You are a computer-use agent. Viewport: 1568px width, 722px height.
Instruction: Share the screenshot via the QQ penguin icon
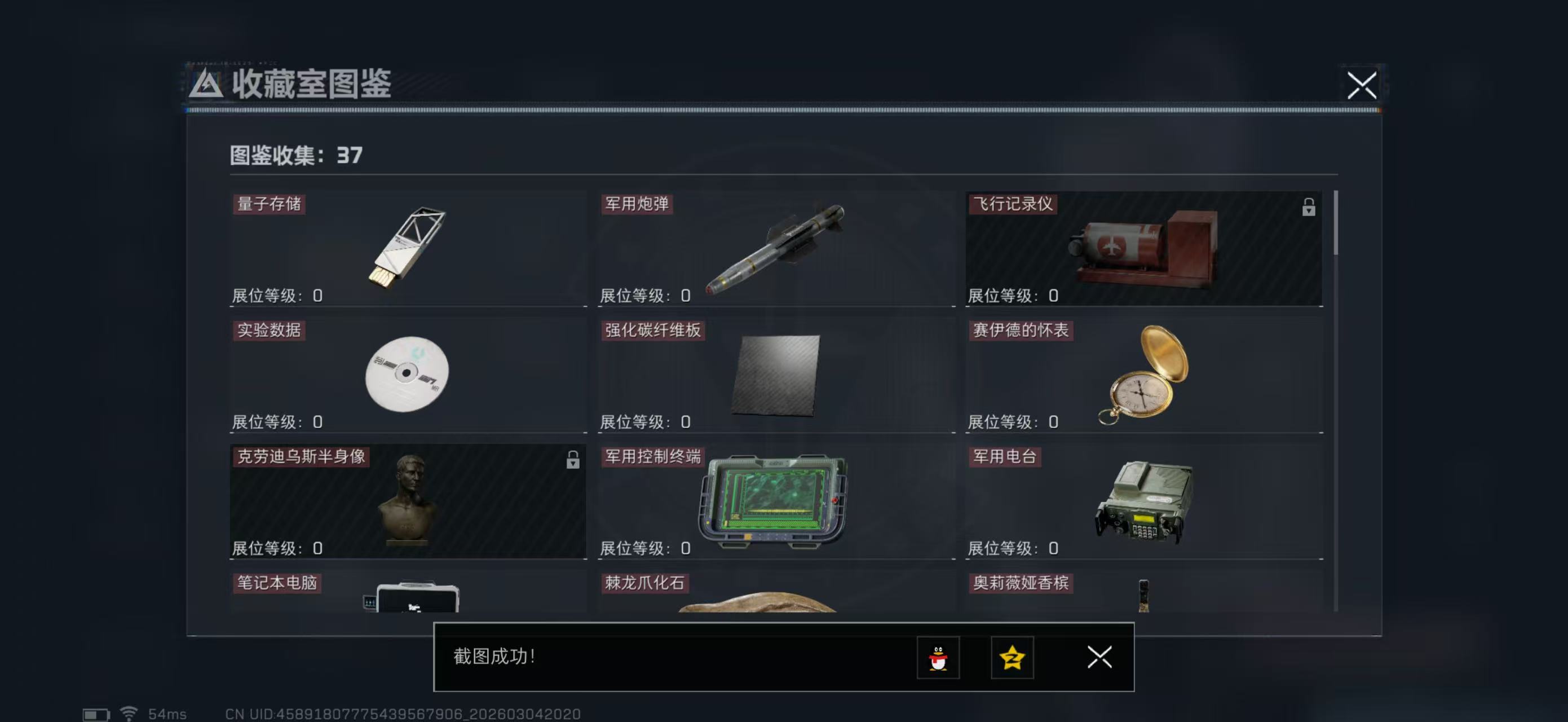(x=938, y=658)
